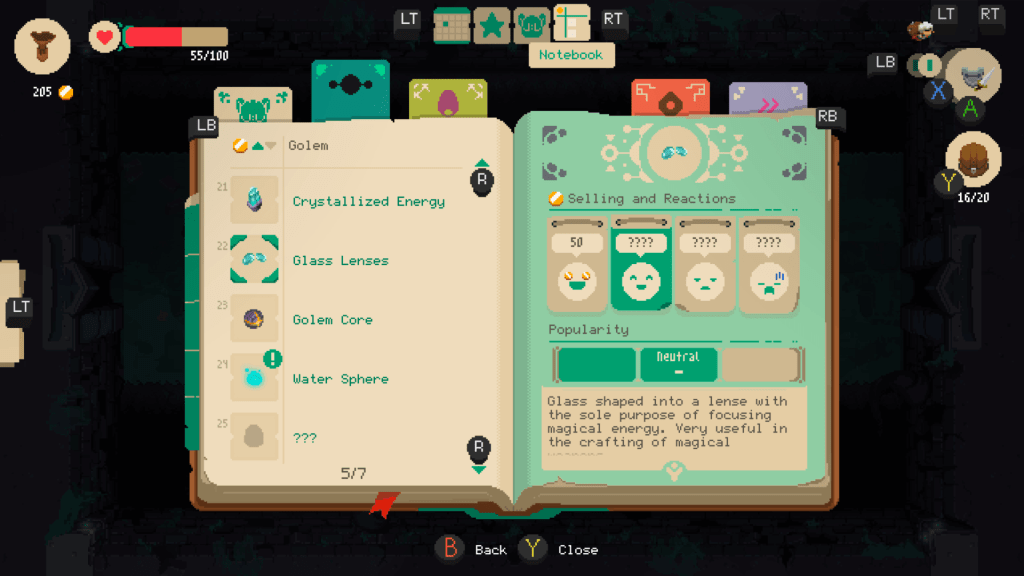
Task: Select the Crystallized Energy entry
Action: point(368,201)
